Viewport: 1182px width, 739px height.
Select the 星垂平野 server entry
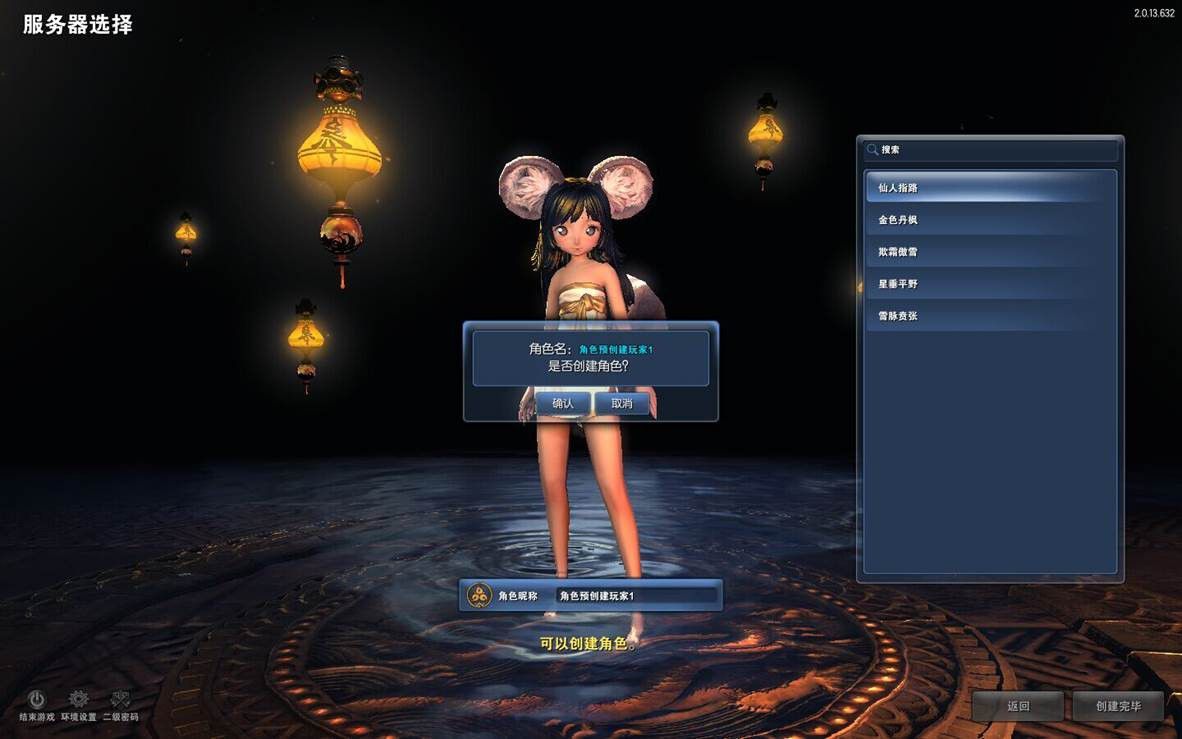[x=990, y=284]
